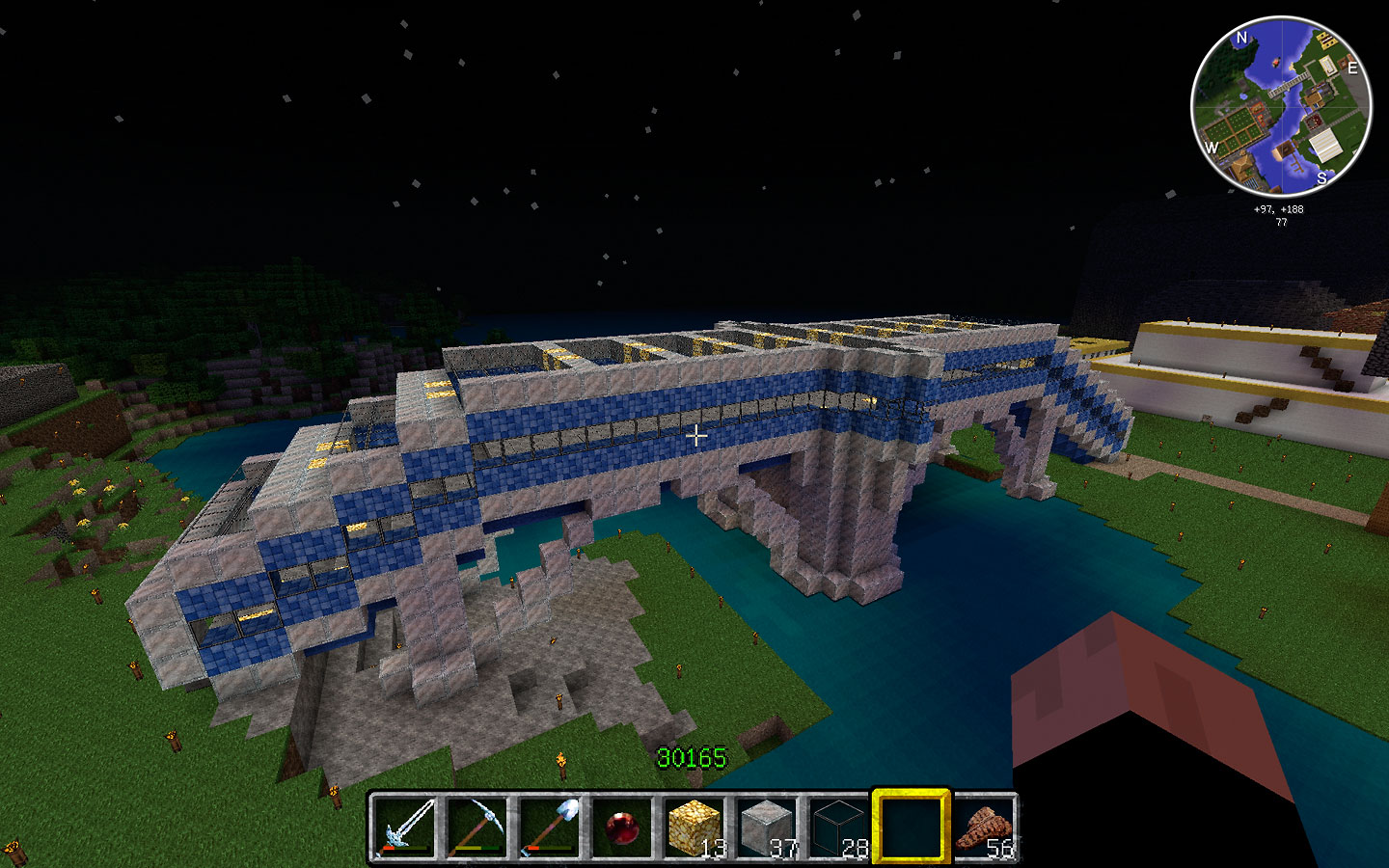Choose the gray stone block stack of 37

pyautogui.click(x=767, y=827)
